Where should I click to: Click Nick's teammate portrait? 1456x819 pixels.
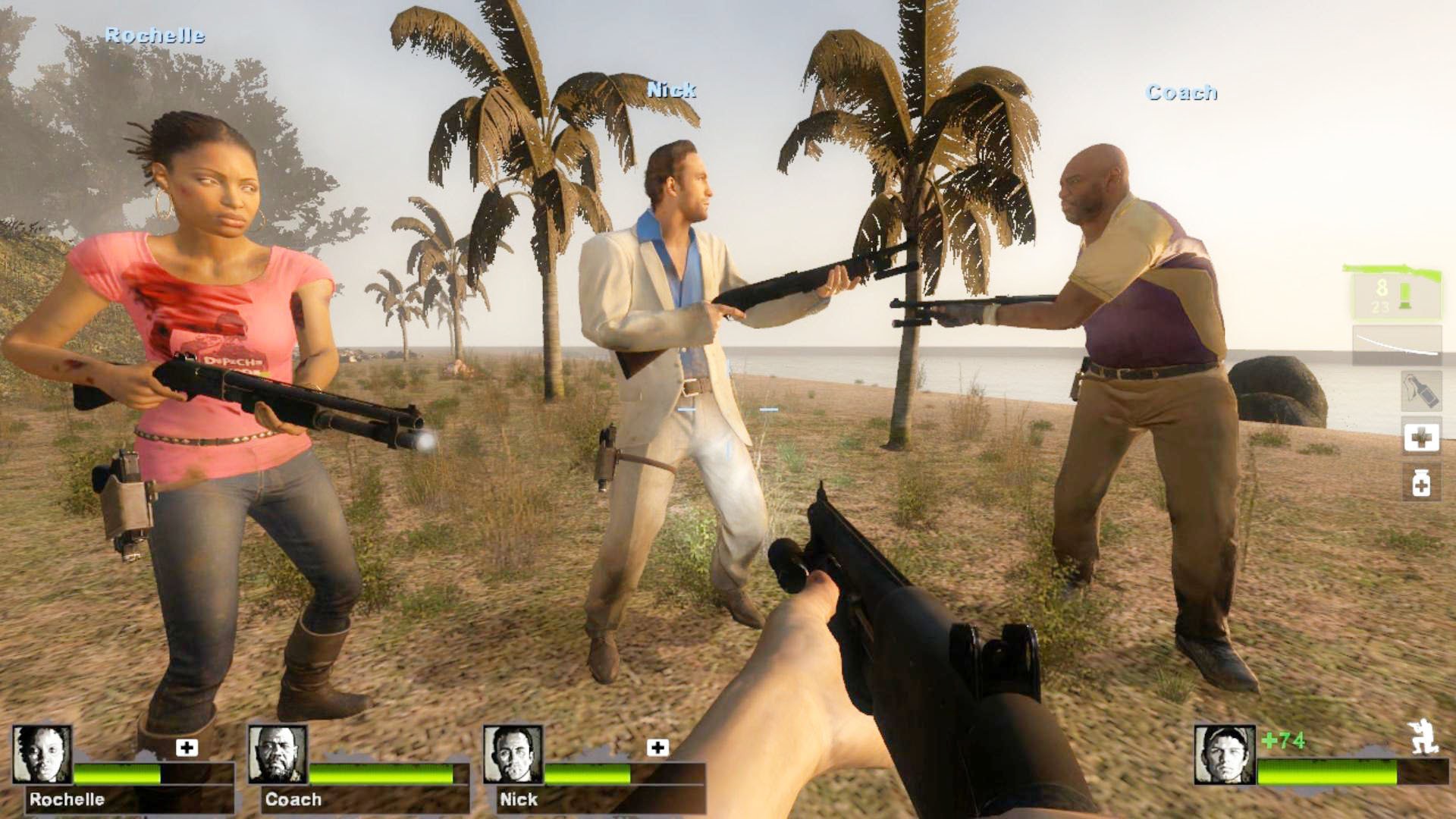tap(513, 754)
